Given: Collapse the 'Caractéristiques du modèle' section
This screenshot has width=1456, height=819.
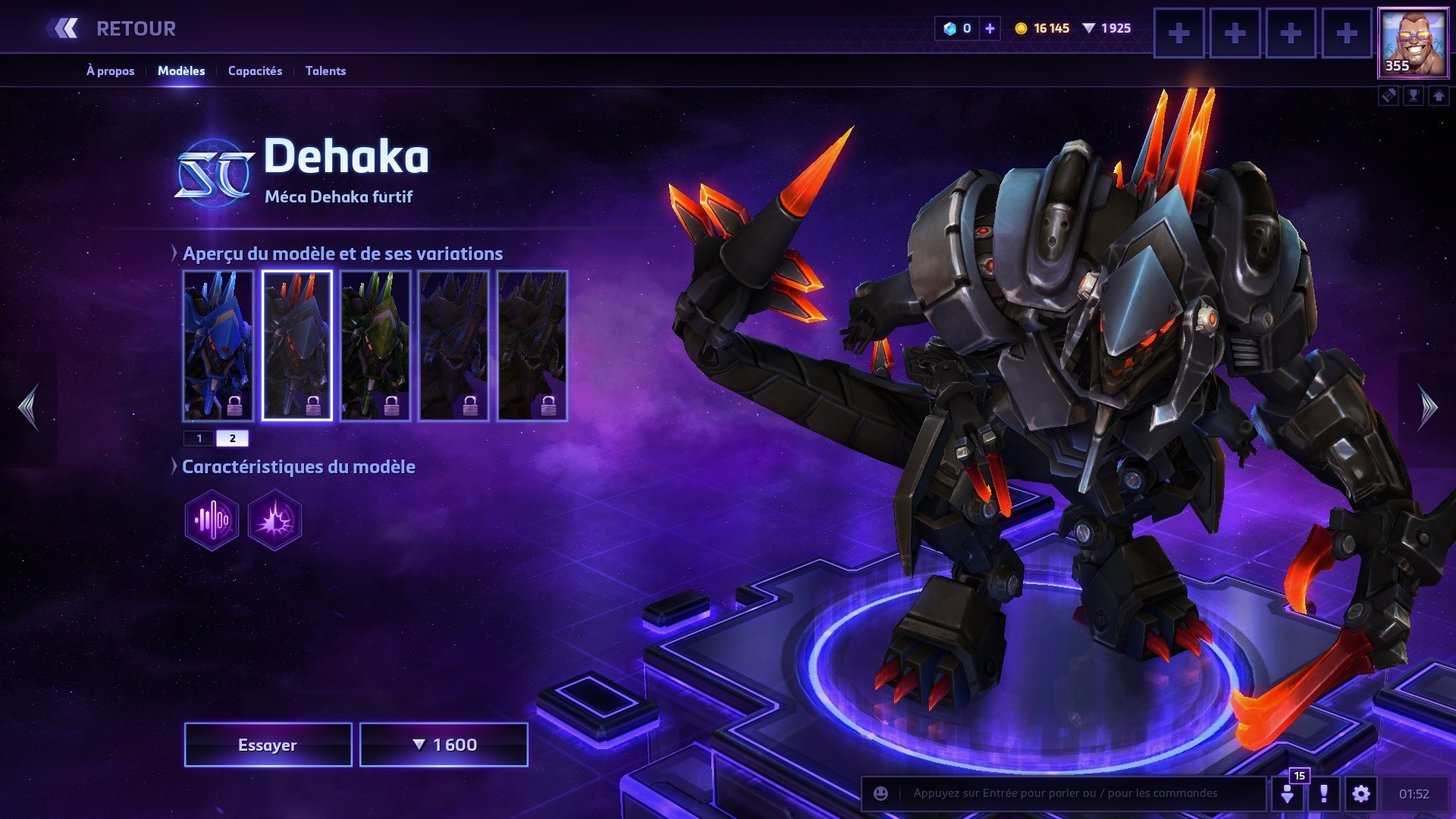Looking at the screenshot, I should [x=173, y=467].
